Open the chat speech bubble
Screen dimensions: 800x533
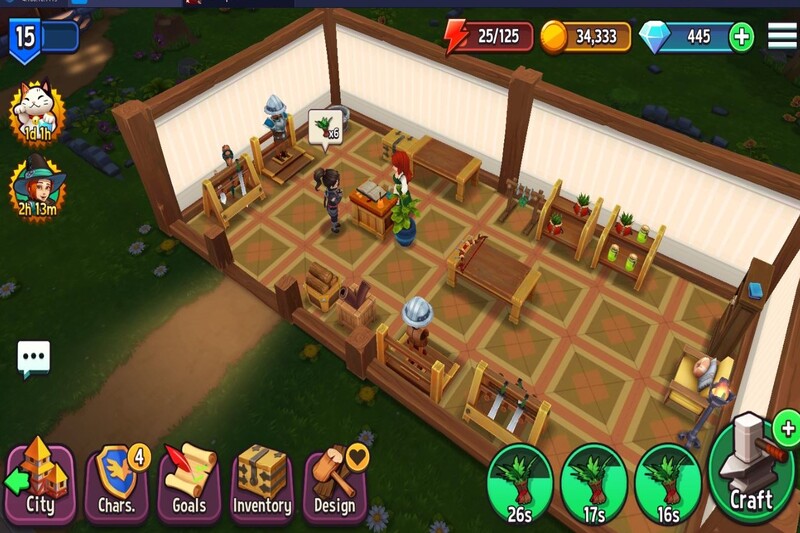click(33, 357)
